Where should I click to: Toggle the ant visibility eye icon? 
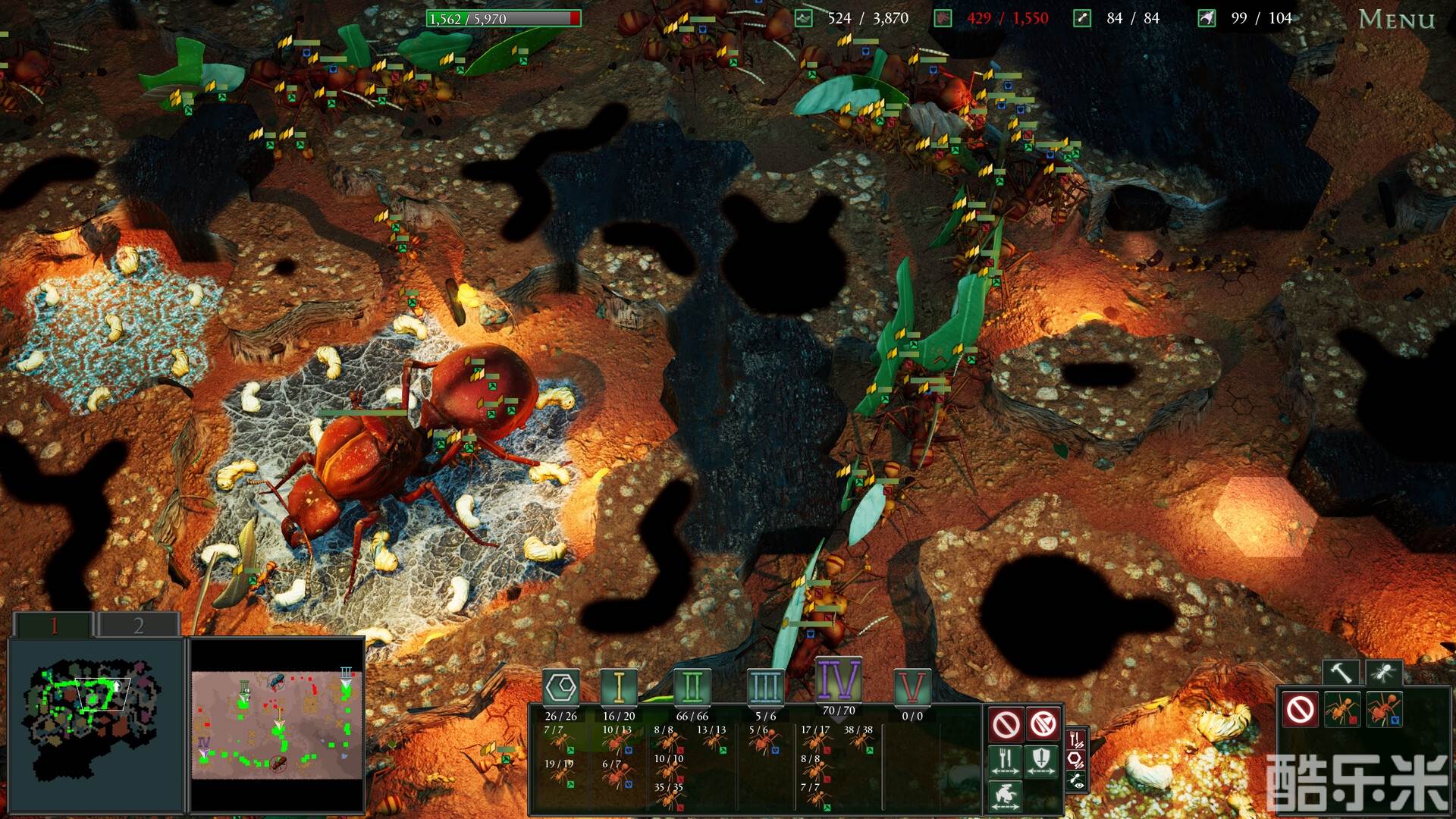coord(1076,780)
